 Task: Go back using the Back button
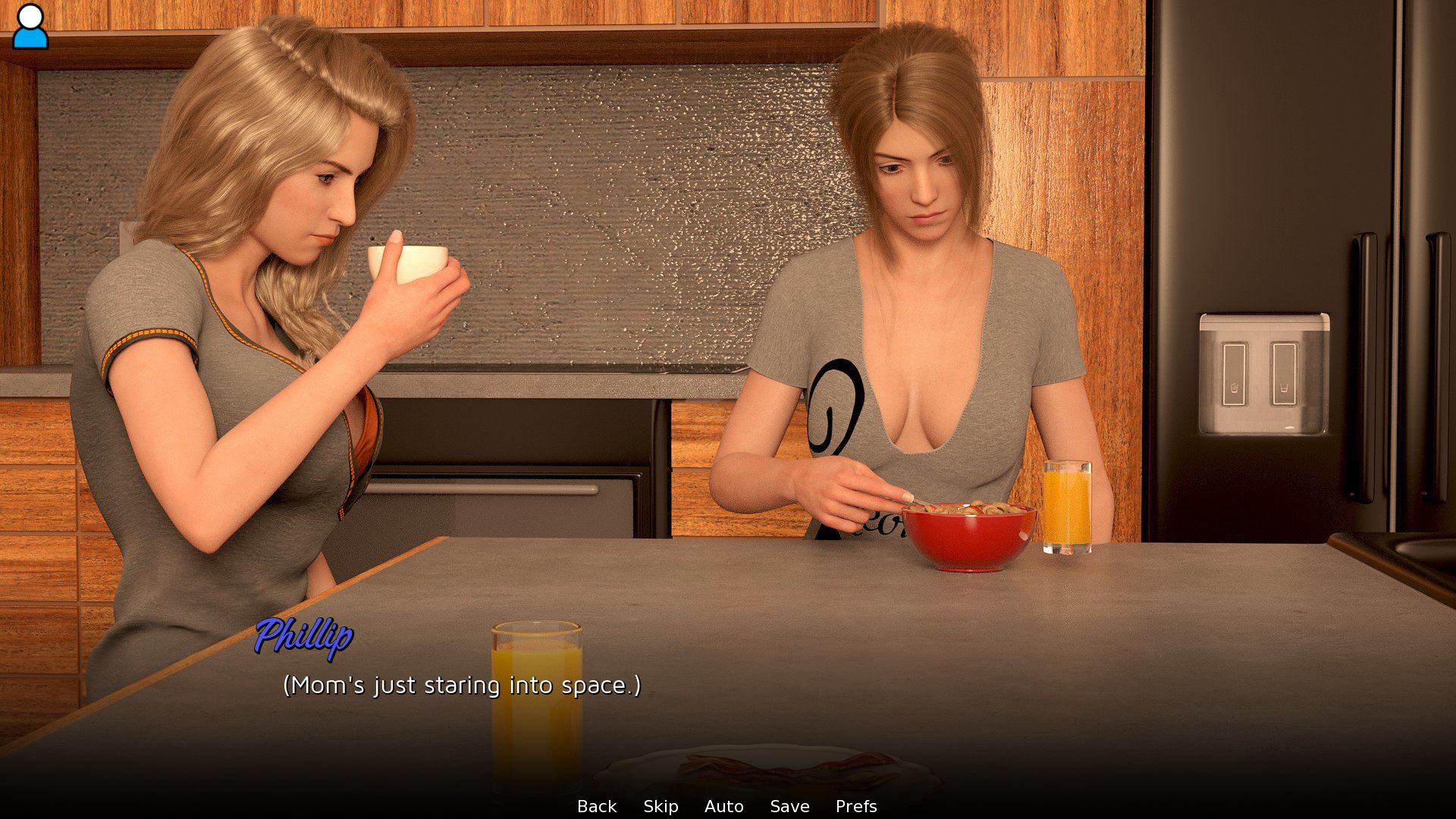(597, 806)
